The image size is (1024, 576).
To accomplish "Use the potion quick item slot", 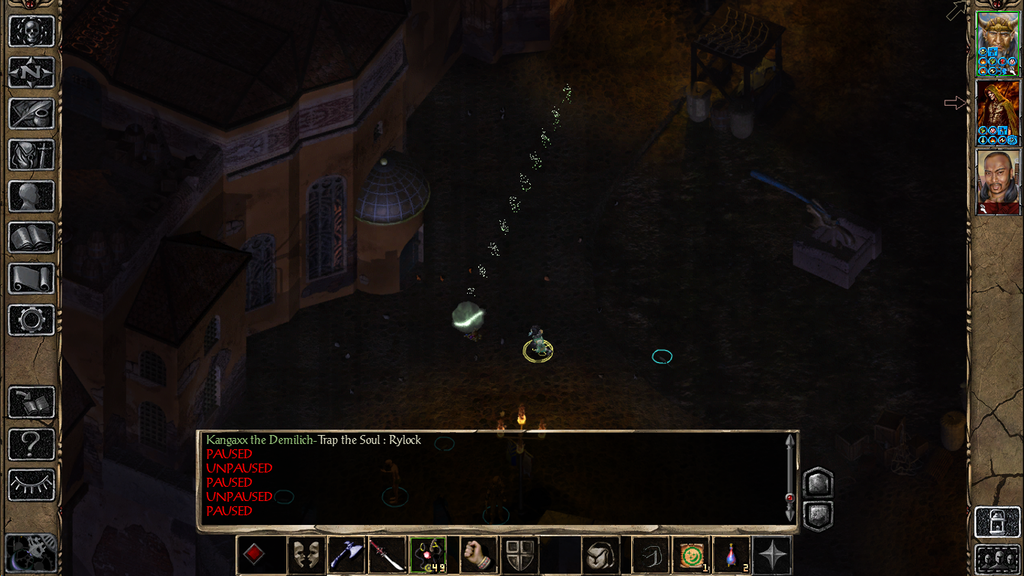I will click(731, 555).
